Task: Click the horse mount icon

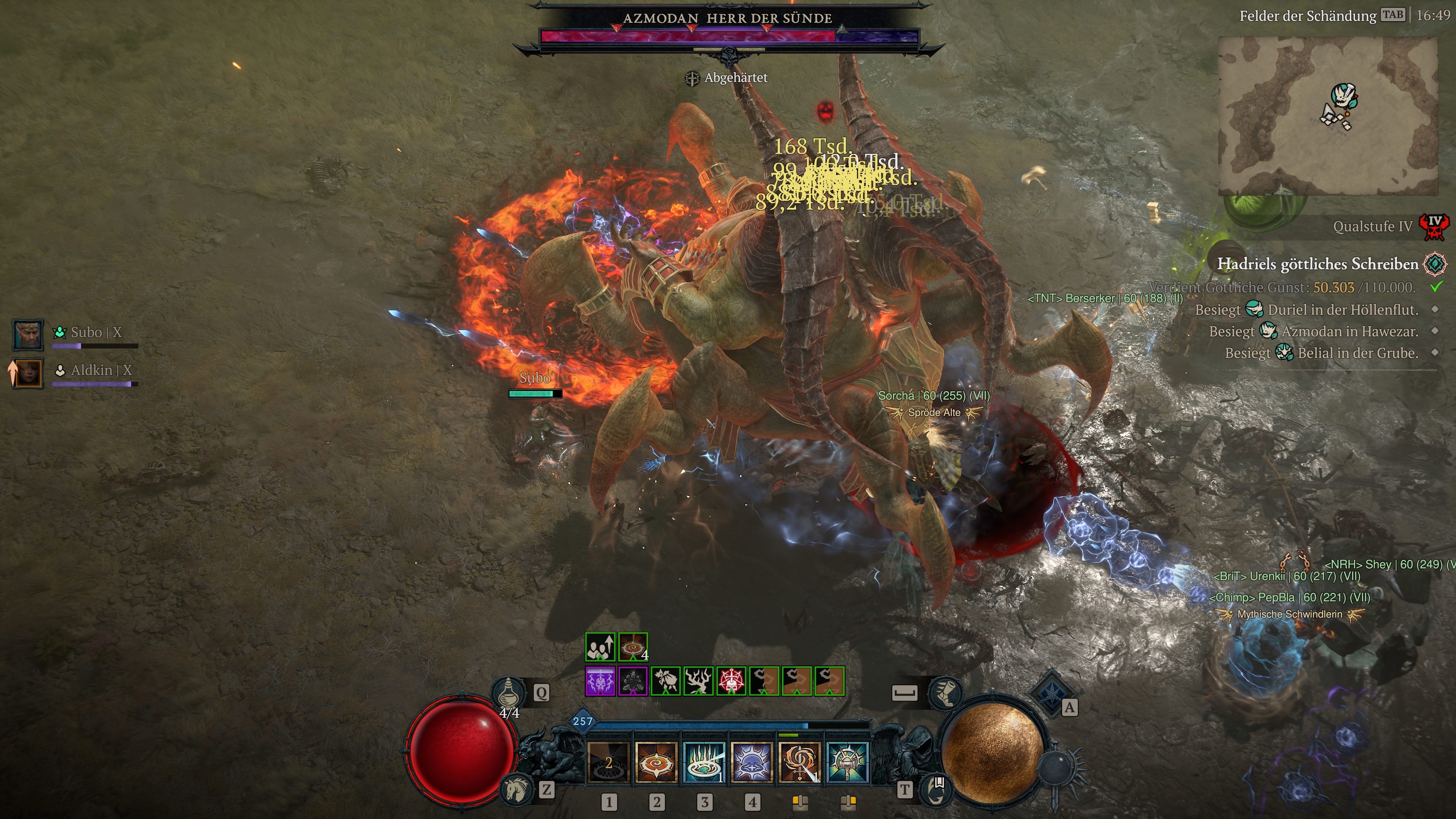Action: [x=516, y=789]
